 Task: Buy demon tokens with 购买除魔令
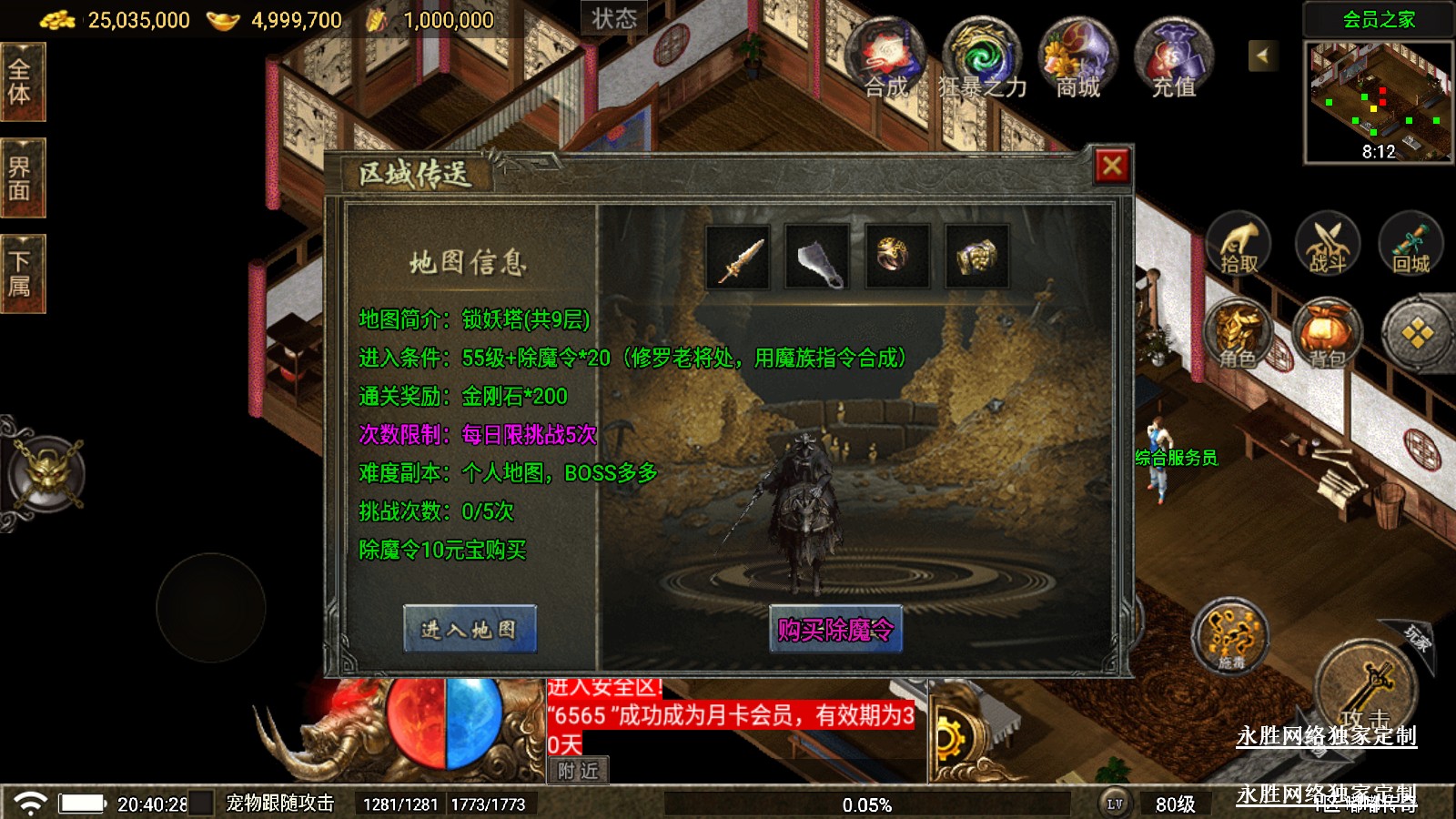click(x=835, y=629)
